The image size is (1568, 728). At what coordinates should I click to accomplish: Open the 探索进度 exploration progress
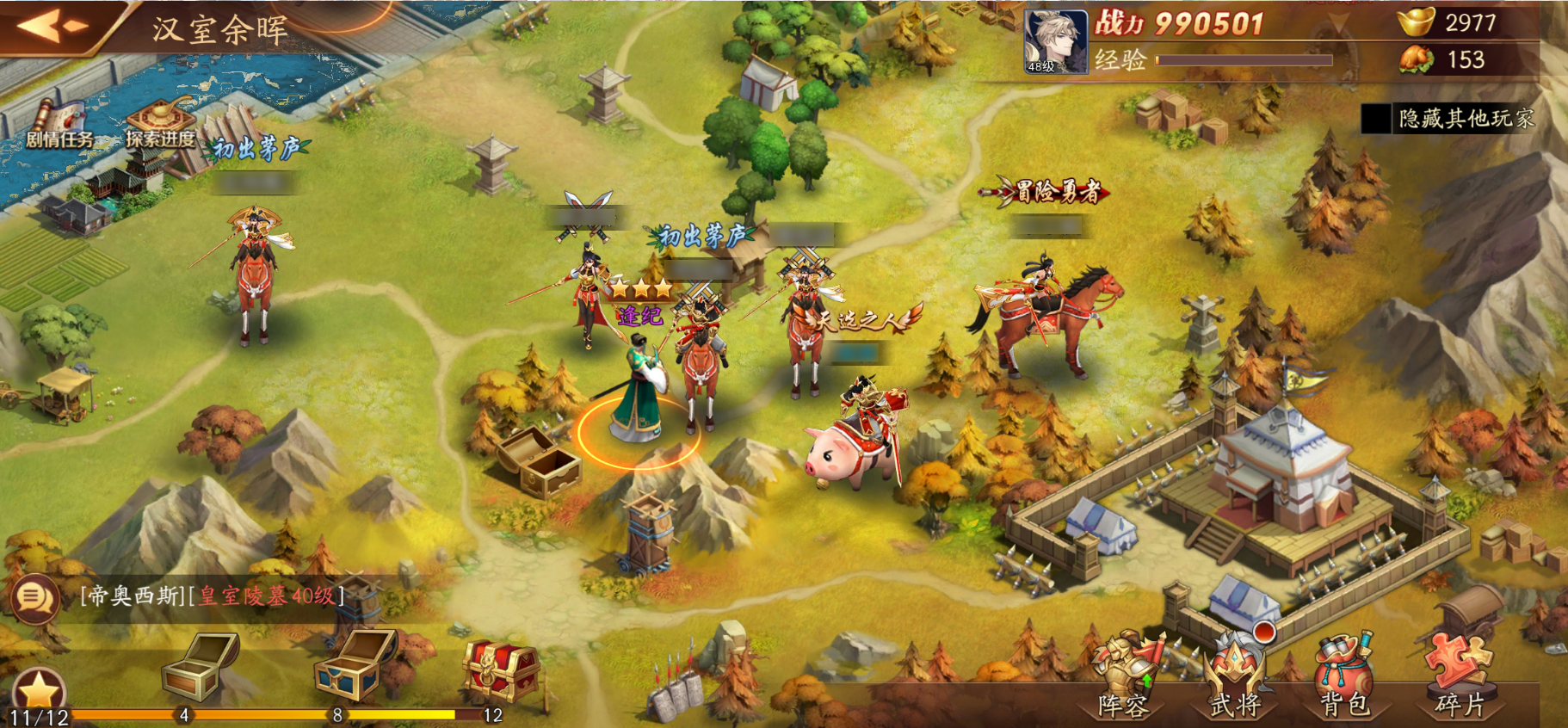point(161,125)
